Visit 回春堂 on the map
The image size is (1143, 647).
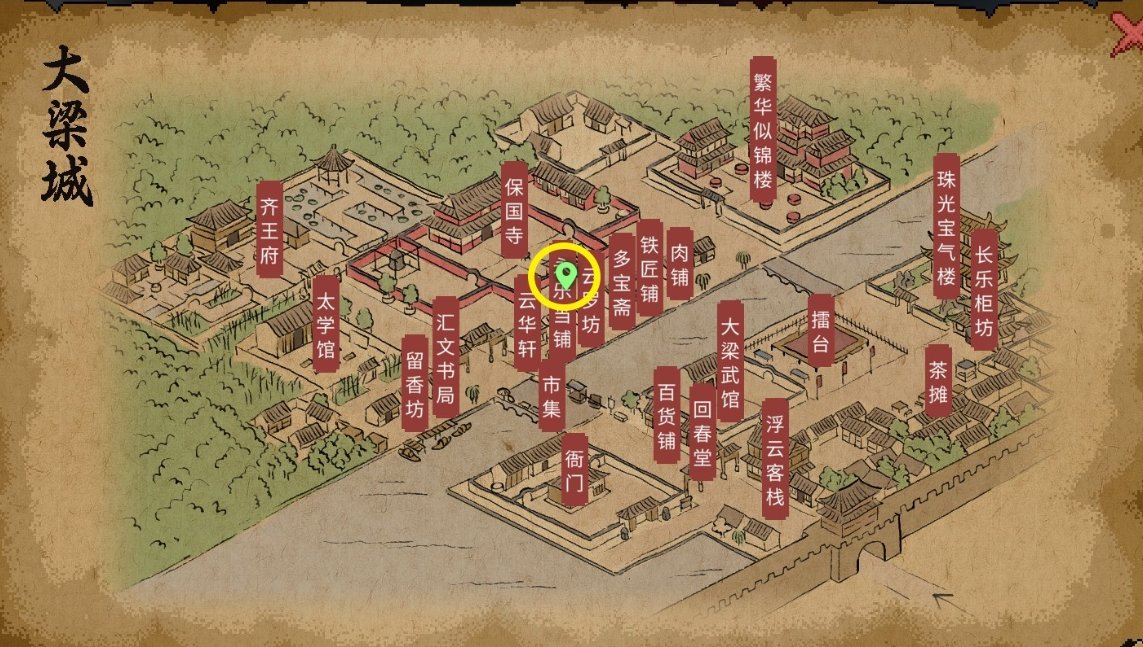coord(702,431)
